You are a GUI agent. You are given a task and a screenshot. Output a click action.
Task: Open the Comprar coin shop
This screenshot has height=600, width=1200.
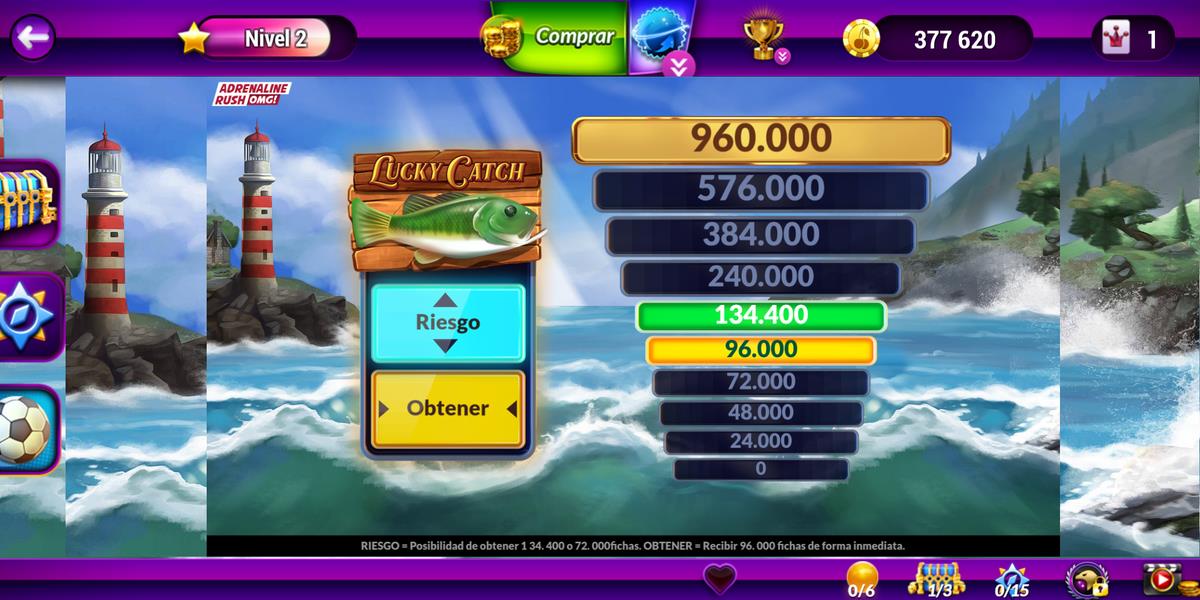(x=556, y=38)
